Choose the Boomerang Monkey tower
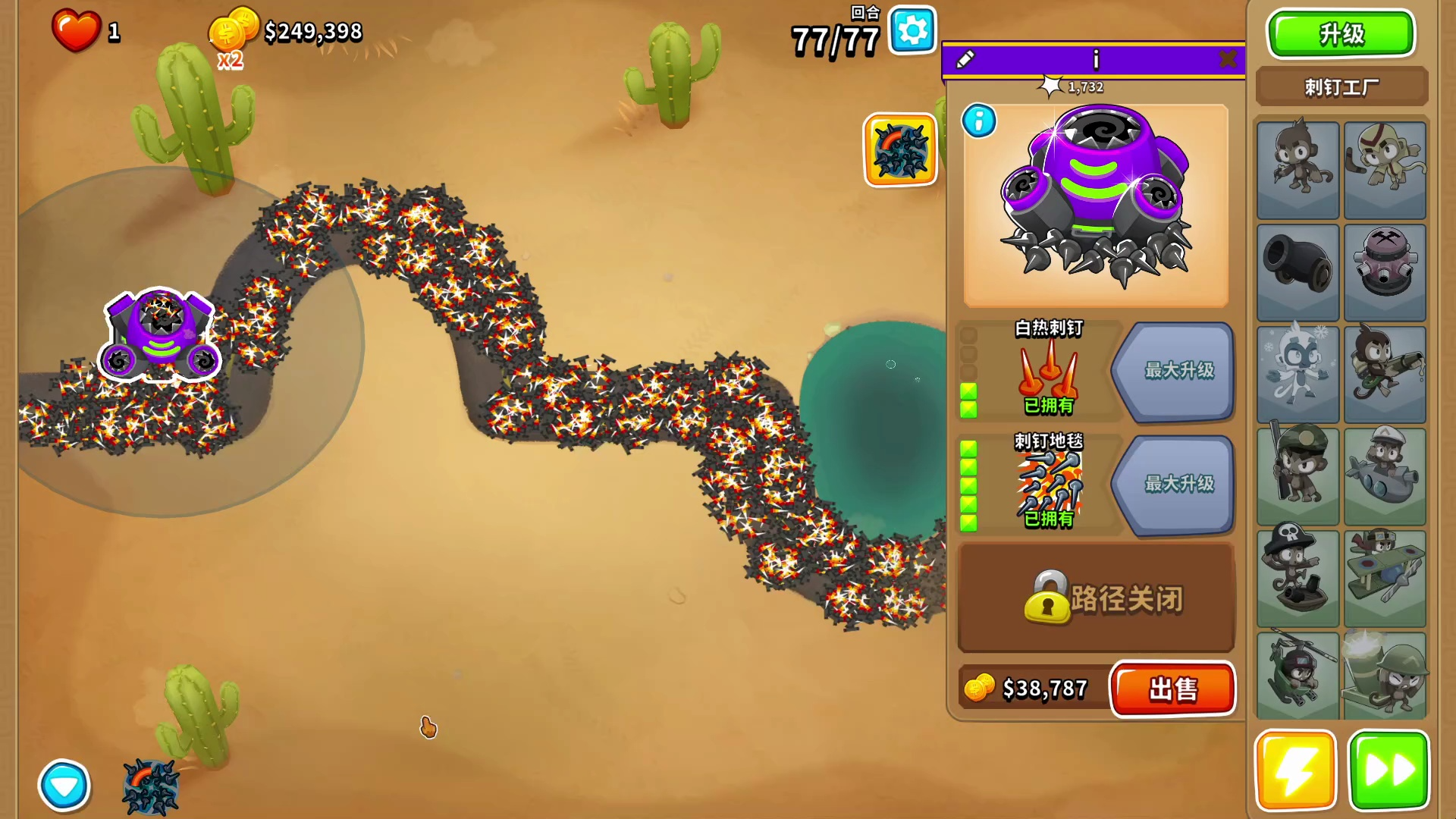Screen dimensions: 1456x819 [x=1385, y=170]
